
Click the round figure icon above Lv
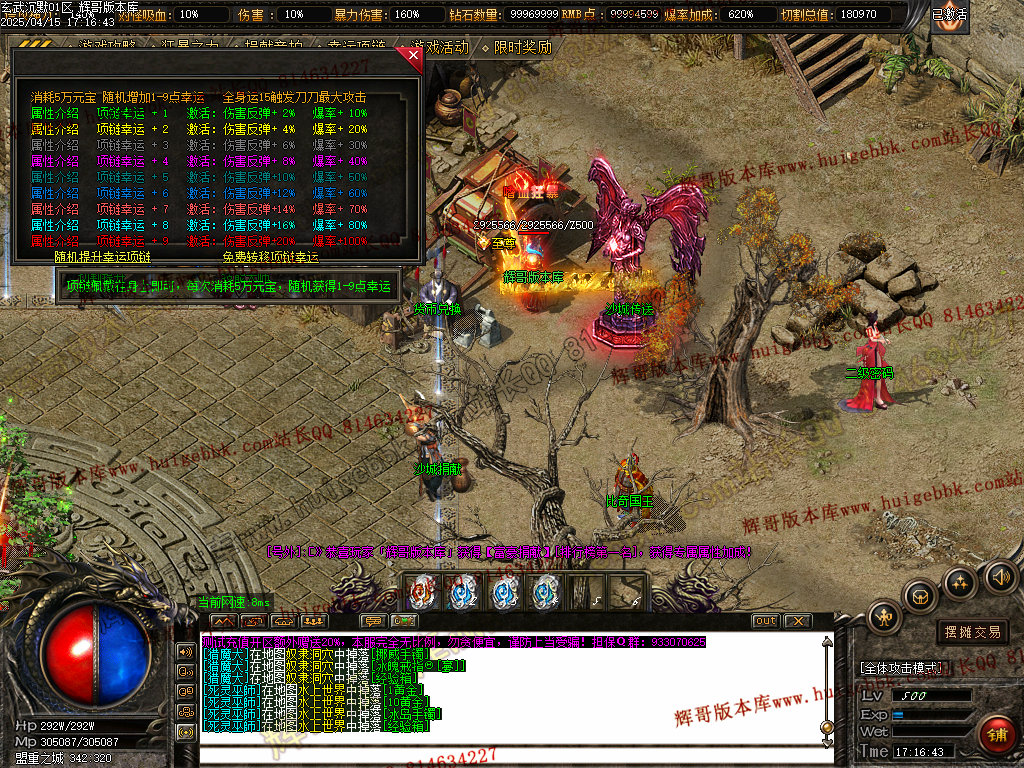click(x=885, y=617)
